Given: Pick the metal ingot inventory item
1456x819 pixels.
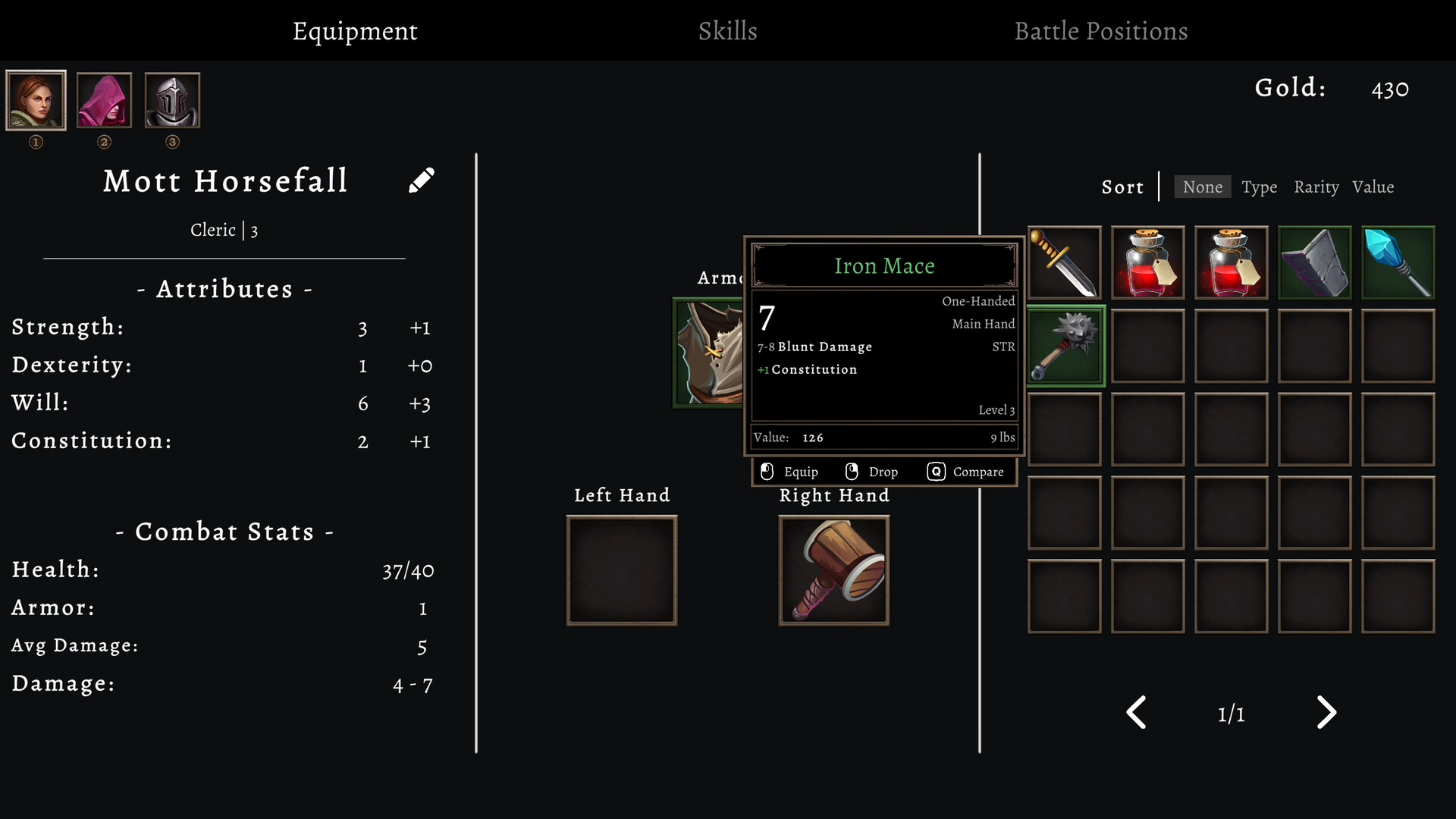Looking at the screenshot, I should point(1314,262).
